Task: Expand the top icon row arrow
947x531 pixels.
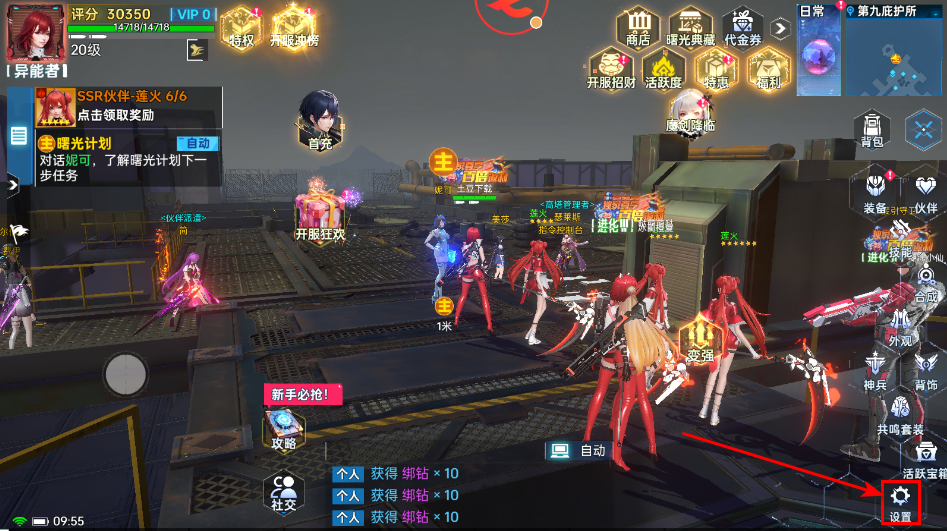Action: click(x=781, y=28)
